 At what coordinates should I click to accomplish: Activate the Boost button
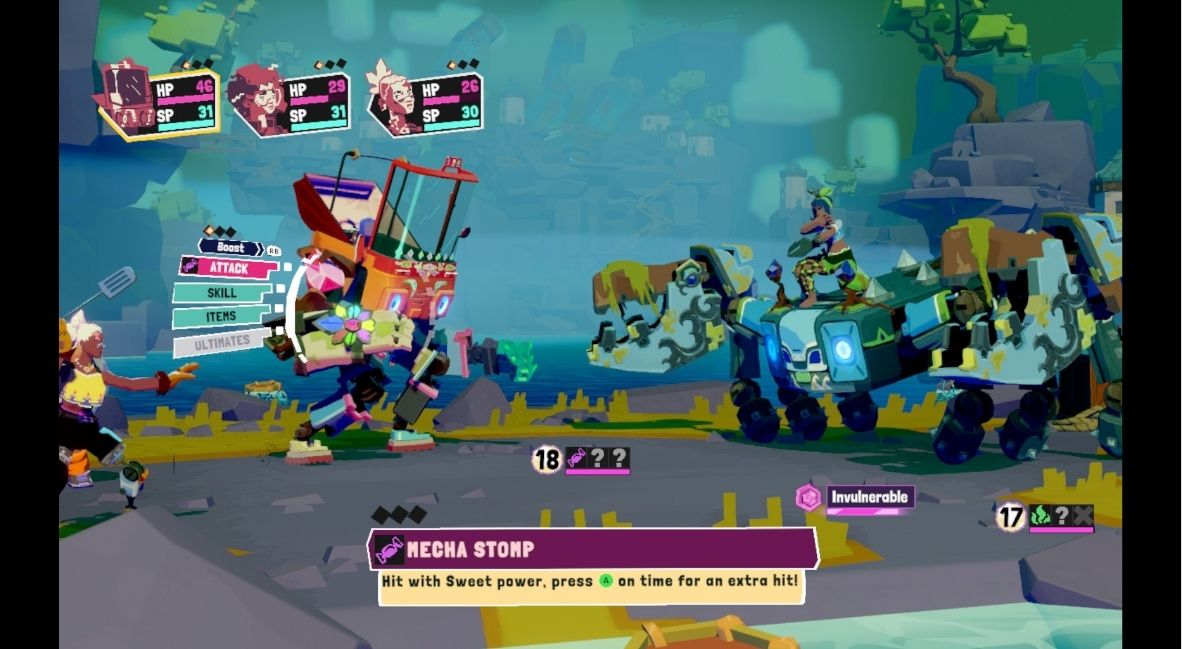[230, 247]
